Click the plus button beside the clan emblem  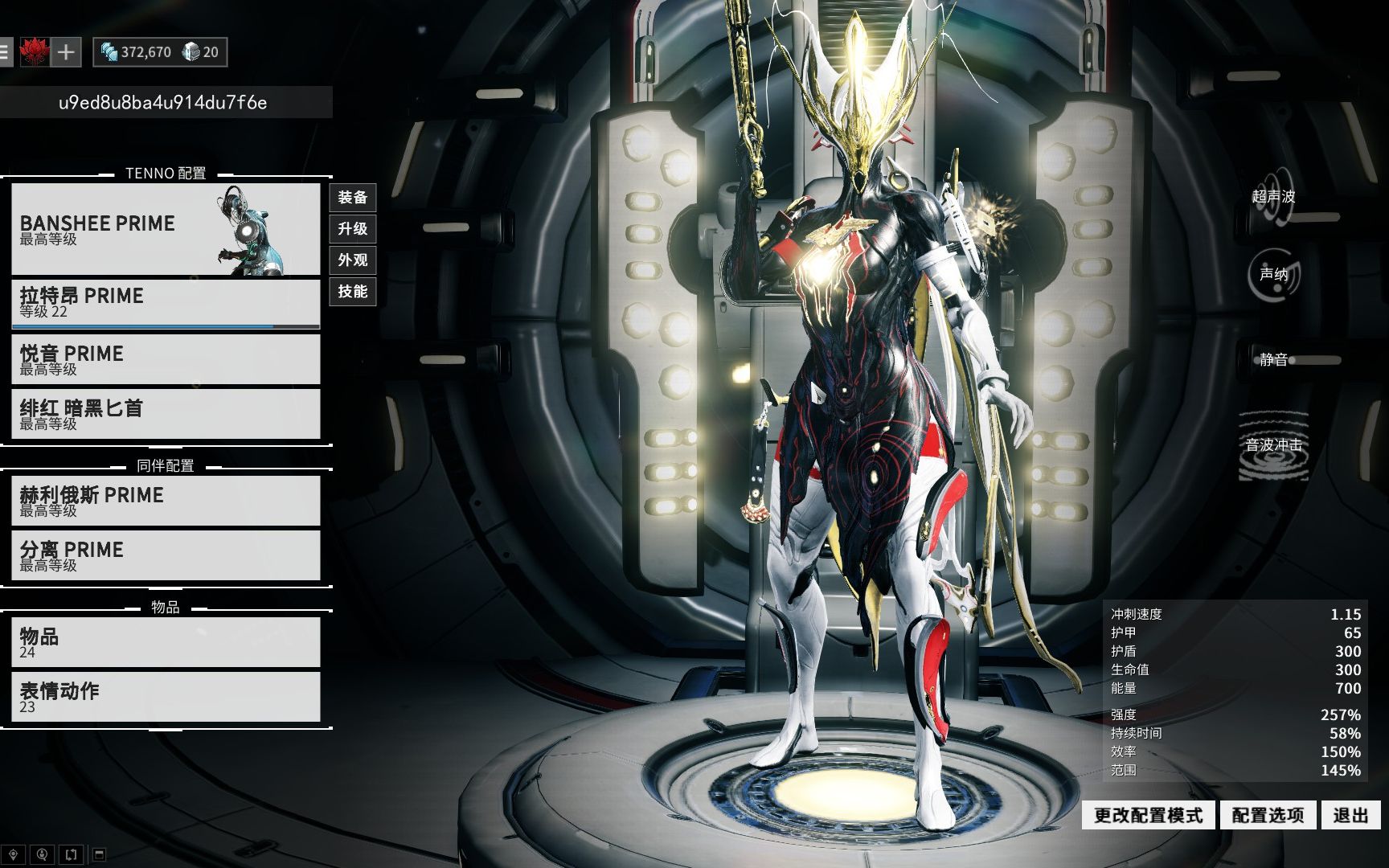(66, 53)
